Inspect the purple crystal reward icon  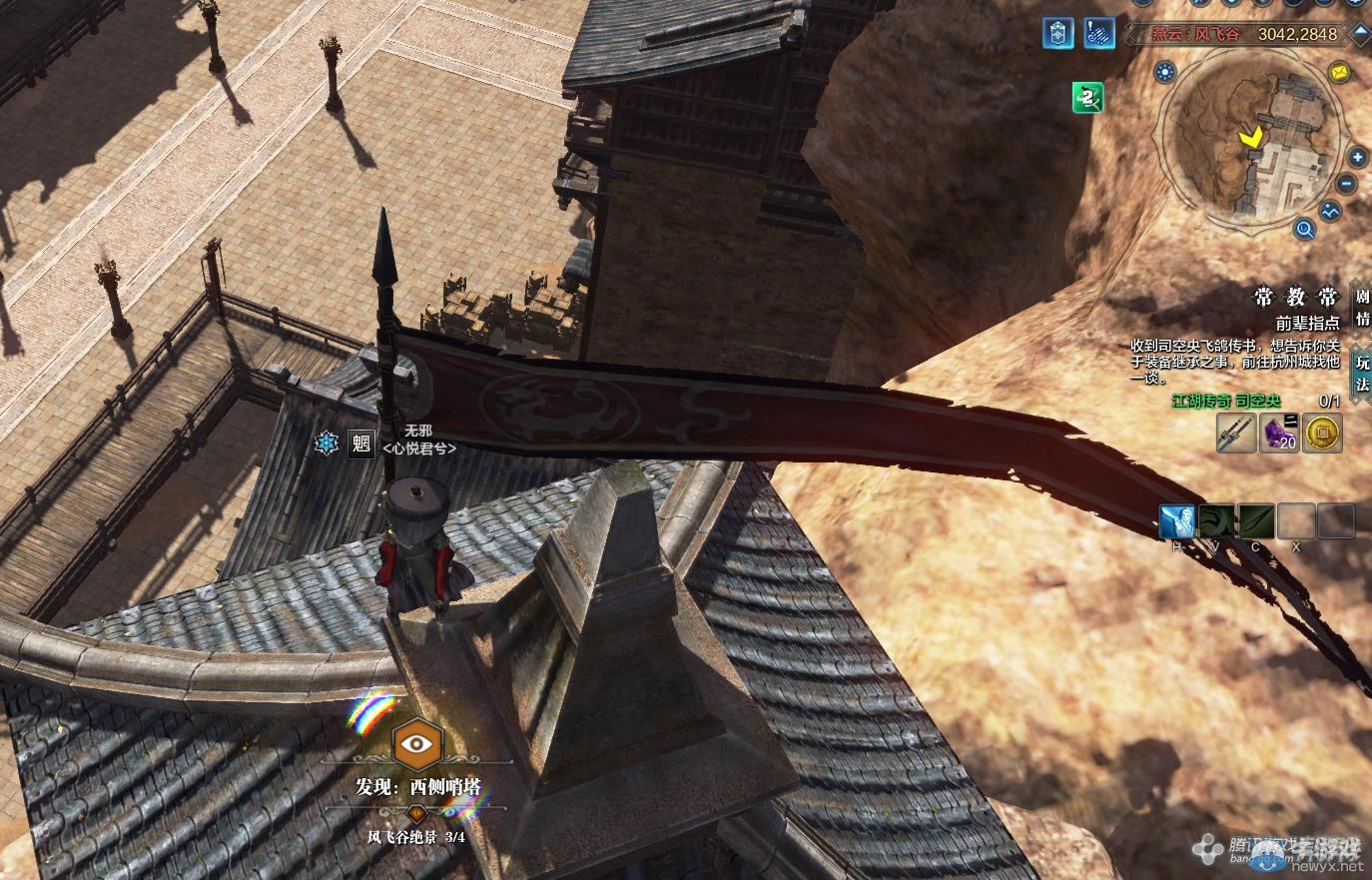point(1280,434)
